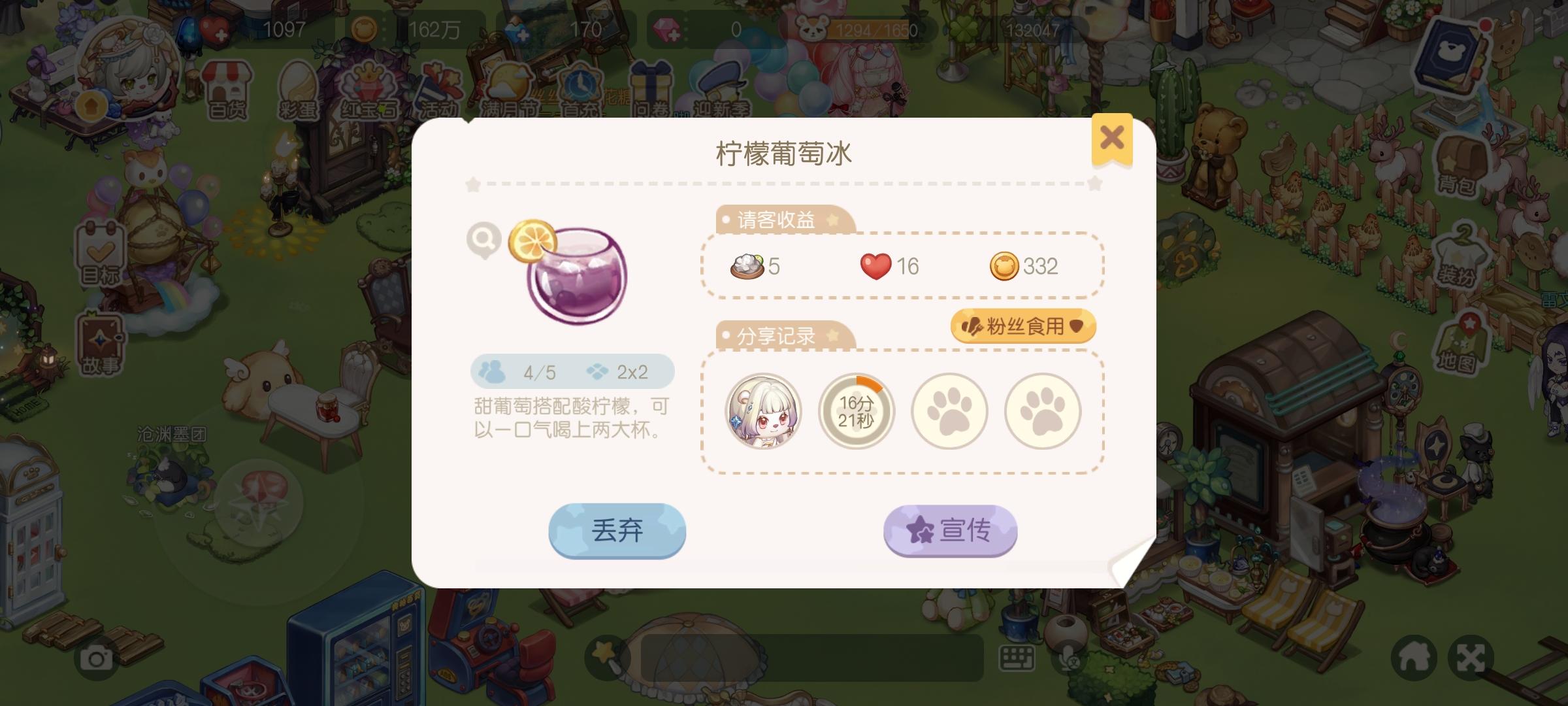Screen dimensions: 1568x706
Task: Tap the 粉丝食用 fan feeding button
Action: (1024, 325)
